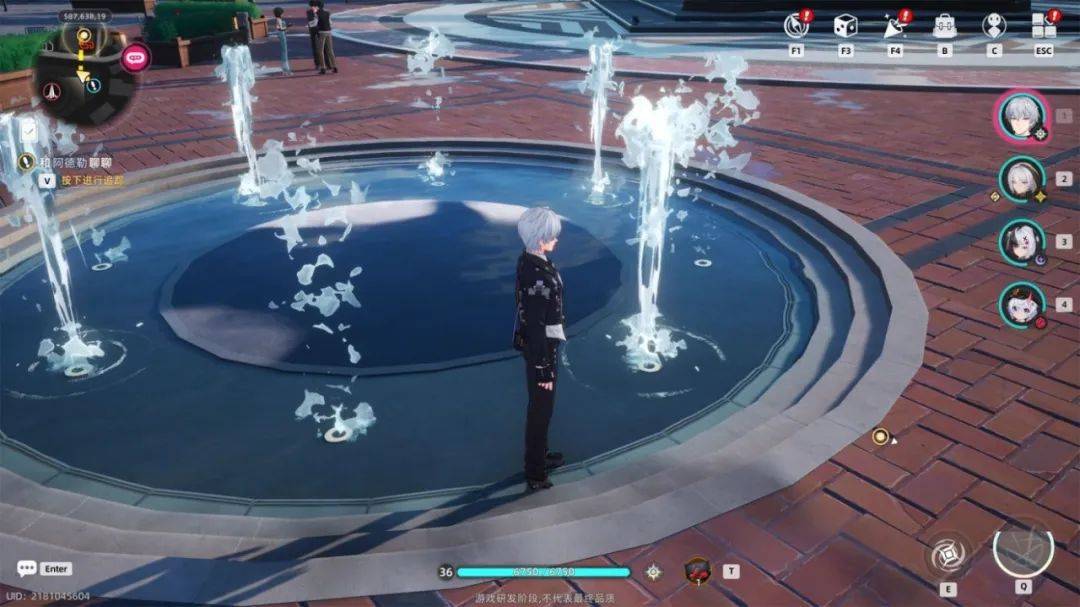The width and height of the screenshot is (1080, 607).
Task: Open the party popper events icon
Action: point(894,26)
